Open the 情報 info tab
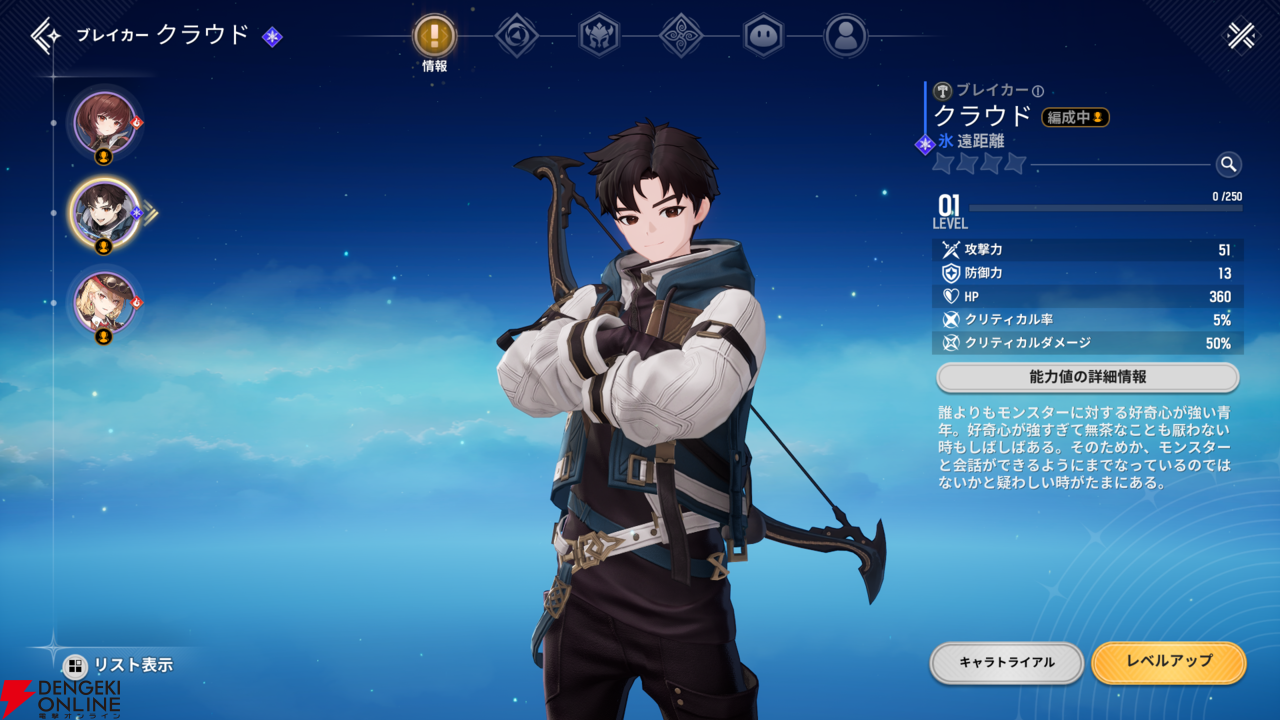 435,37
